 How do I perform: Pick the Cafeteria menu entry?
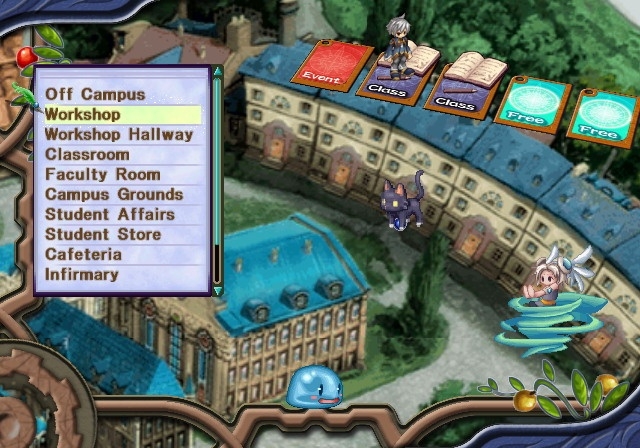tap(82, 255)
